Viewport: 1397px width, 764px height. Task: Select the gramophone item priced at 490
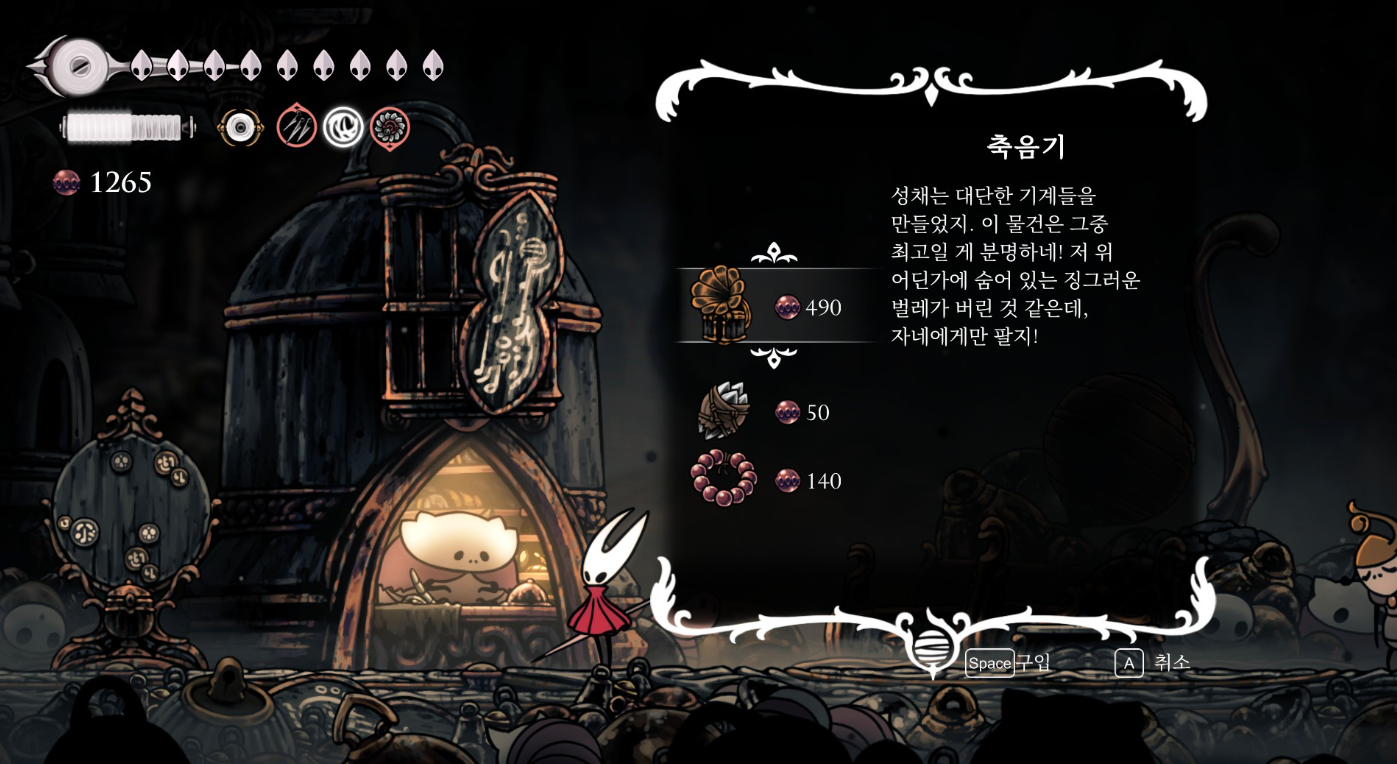[721, 306]
